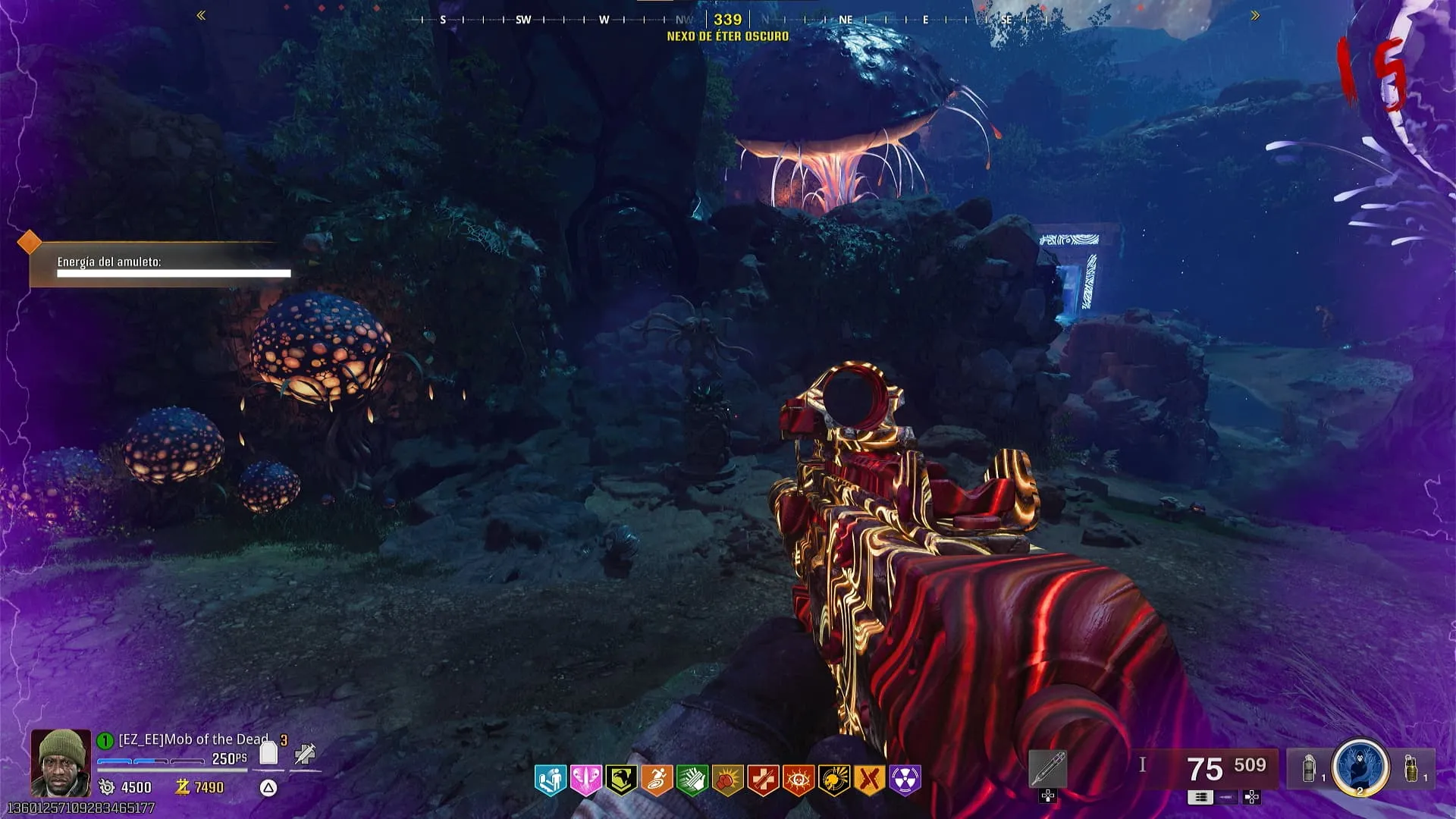The height and width of the screenshot is (819, 1456).
Task: Activate the orange Stamin-Up runner perk
Action: pos(657,780)
